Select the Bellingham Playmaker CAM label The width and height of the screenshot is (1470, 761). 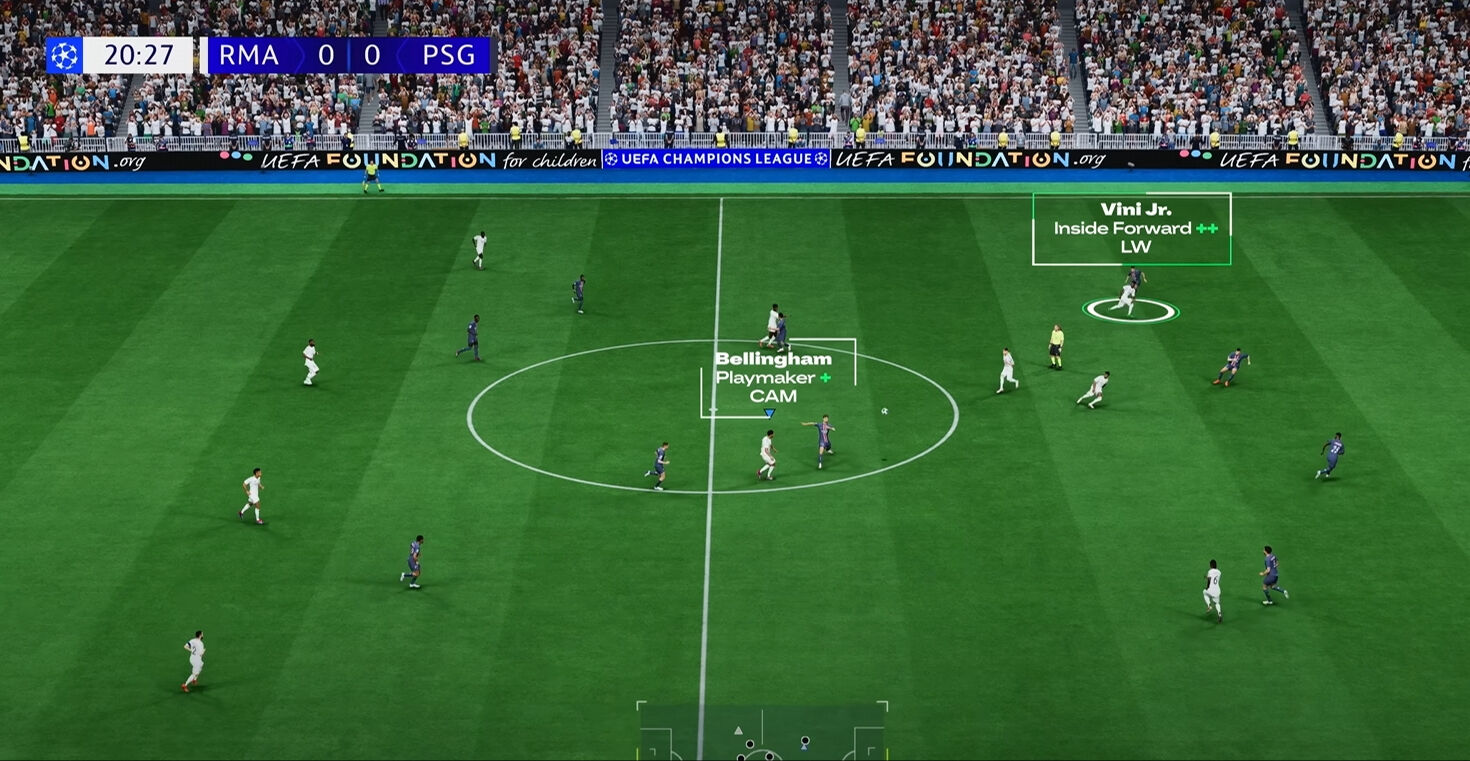click(x=773, y=377)
